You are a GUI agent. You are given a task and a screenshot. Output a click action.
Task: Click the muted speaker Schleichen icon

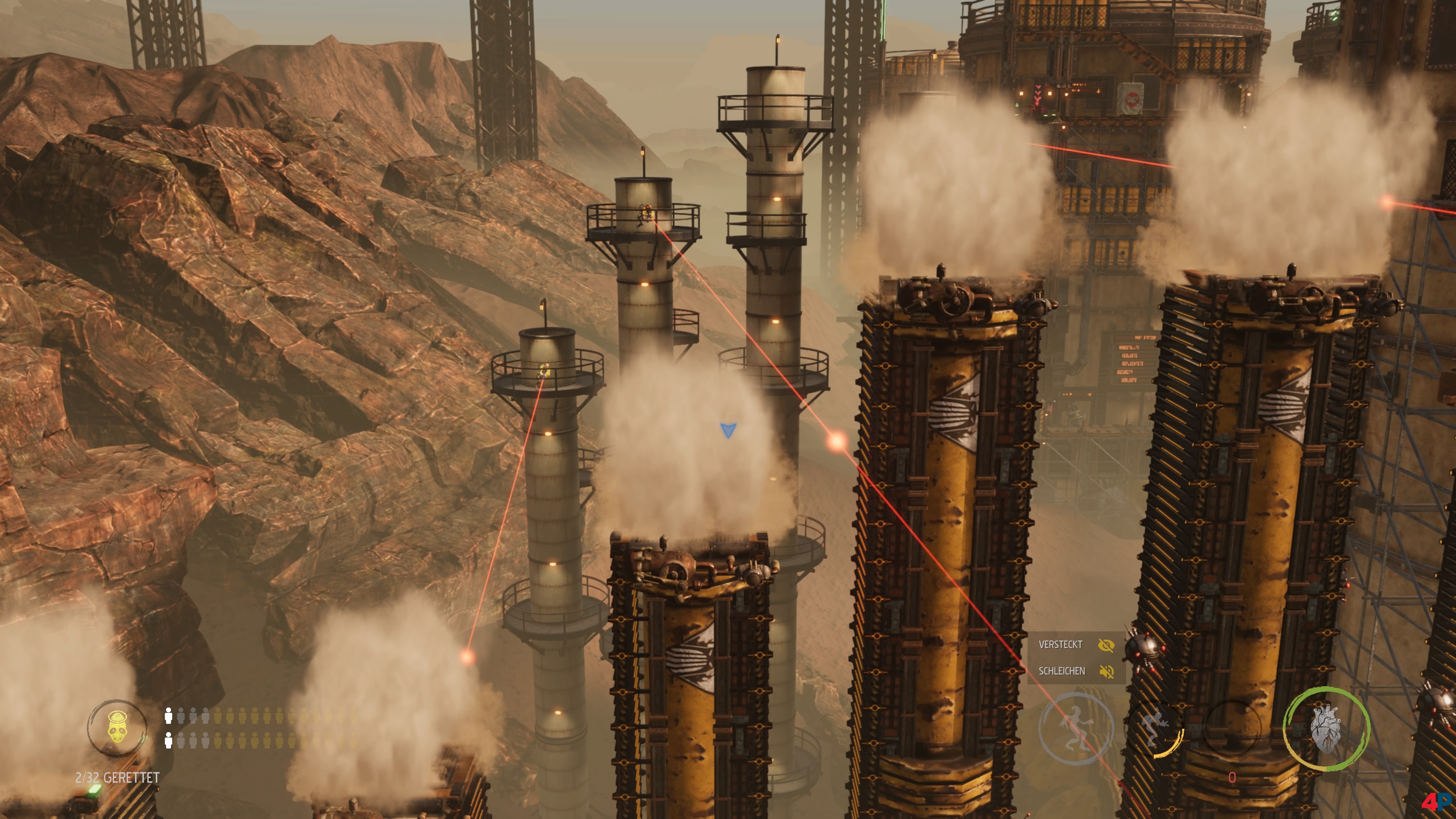point(1106,672)
